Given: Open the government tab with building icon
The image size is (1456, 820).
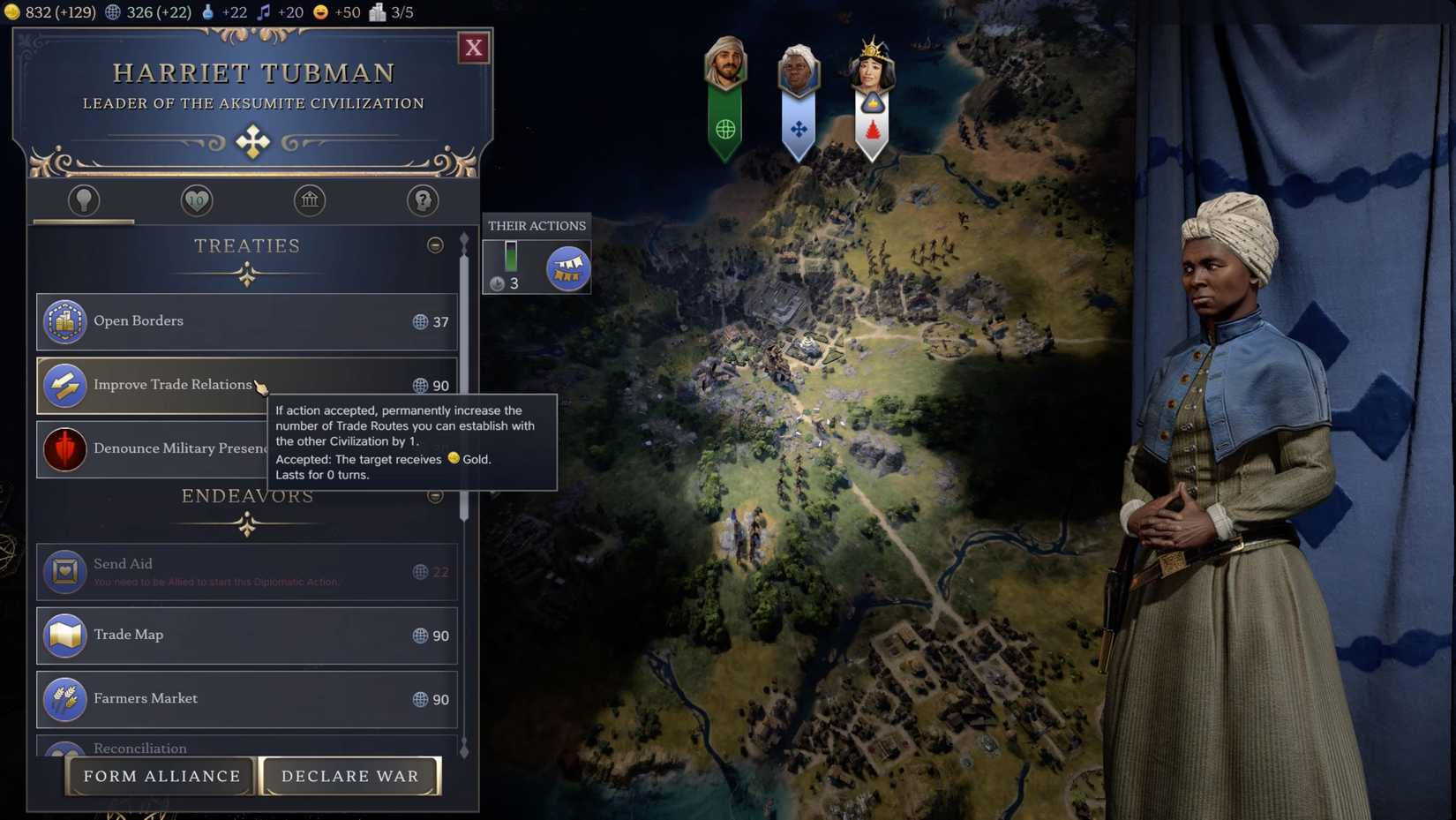Looking at the screenshot, I should (x=309, y=201).
